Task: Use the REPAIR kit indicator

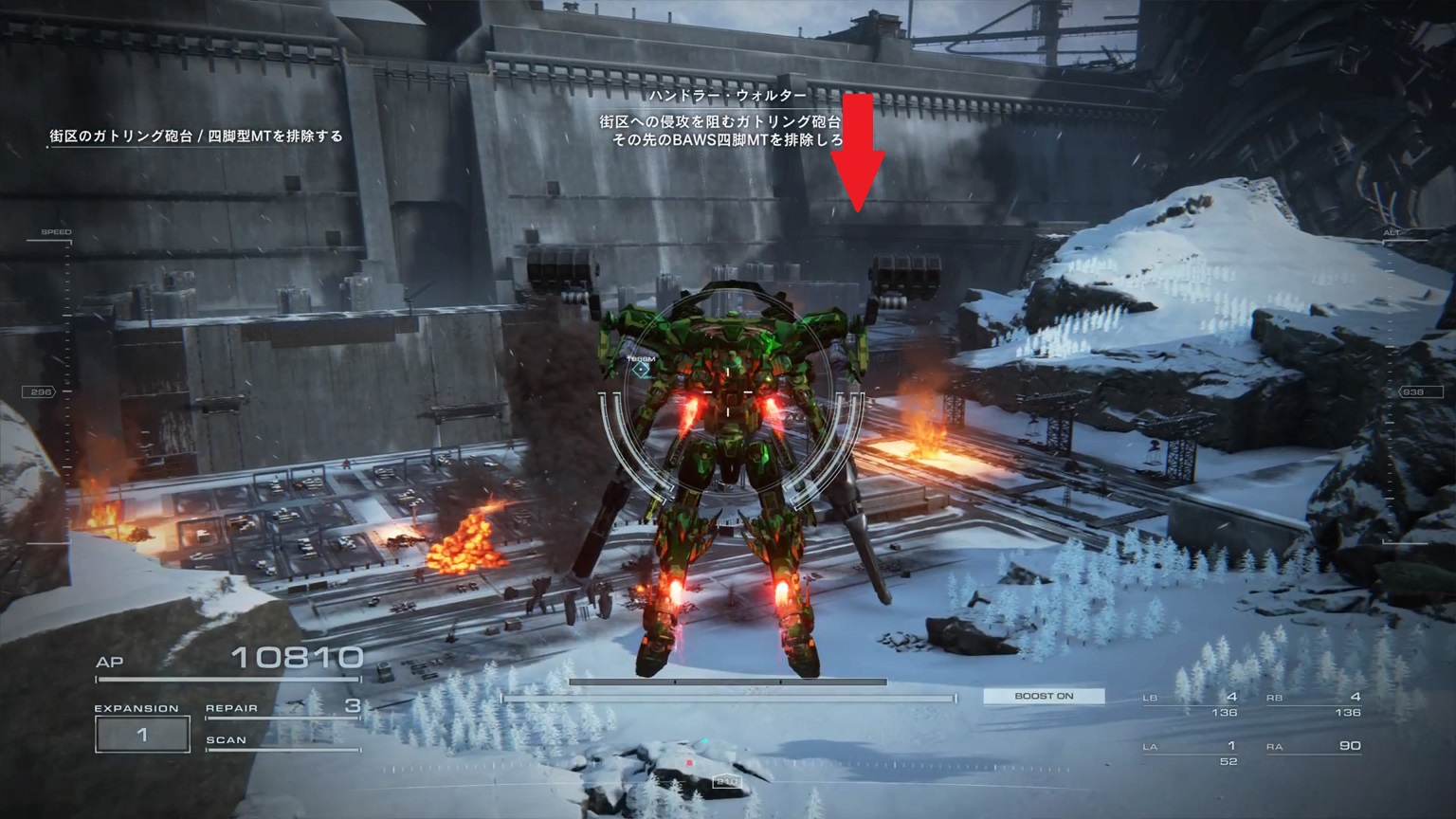Action: [x=283, y=707]
